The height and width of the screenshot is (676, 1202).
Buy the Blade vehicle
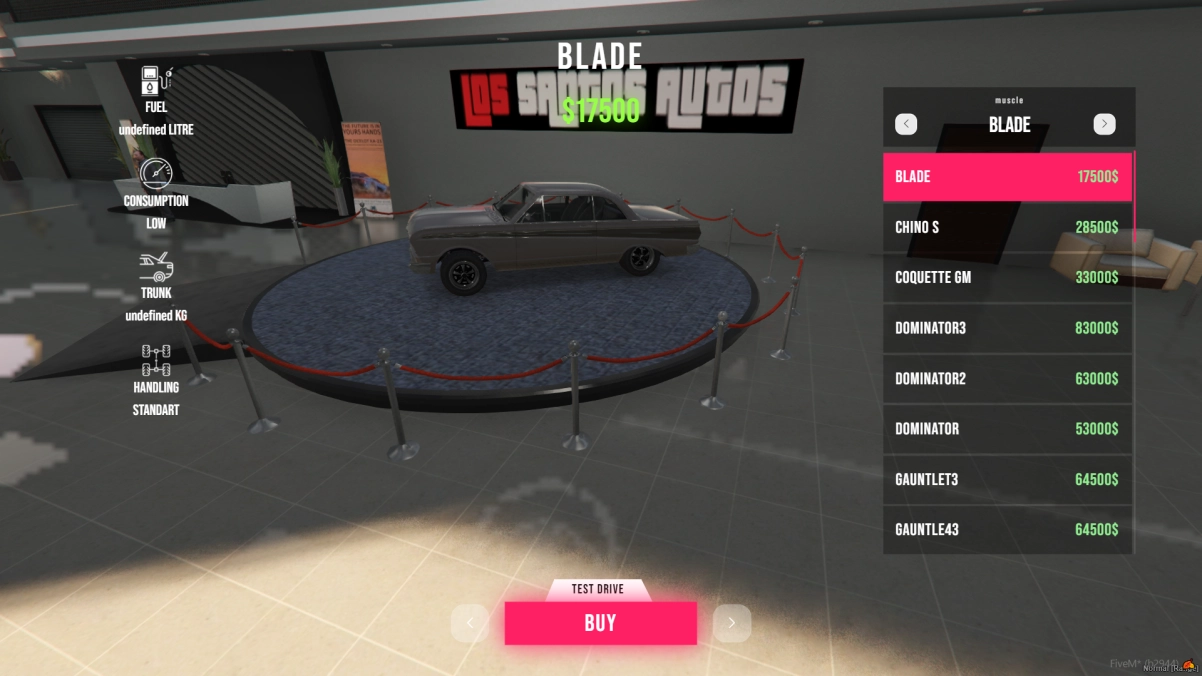click(x=600, y=623)
